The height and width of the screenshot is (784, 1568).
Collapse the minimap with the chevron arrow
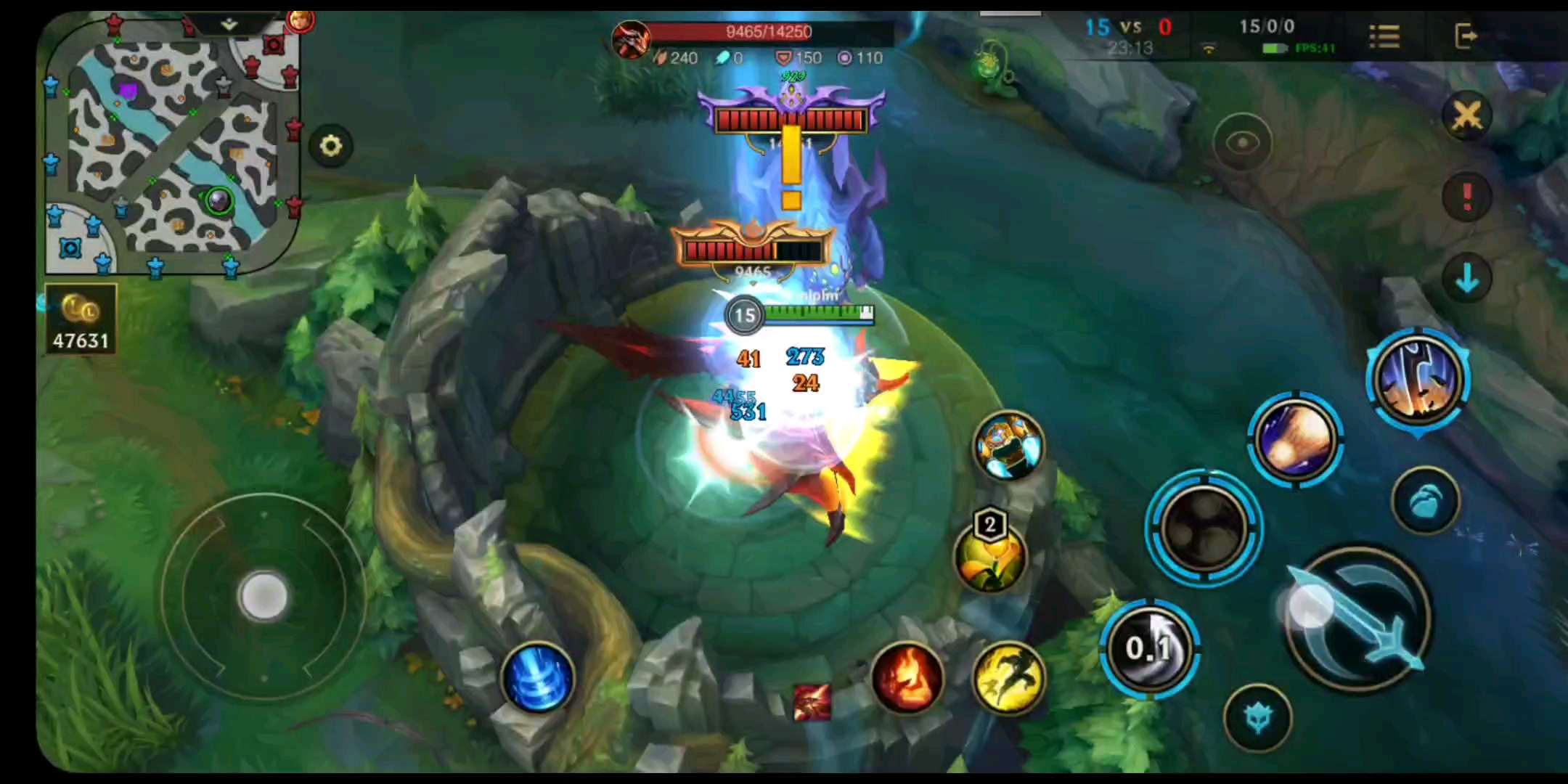229,25
